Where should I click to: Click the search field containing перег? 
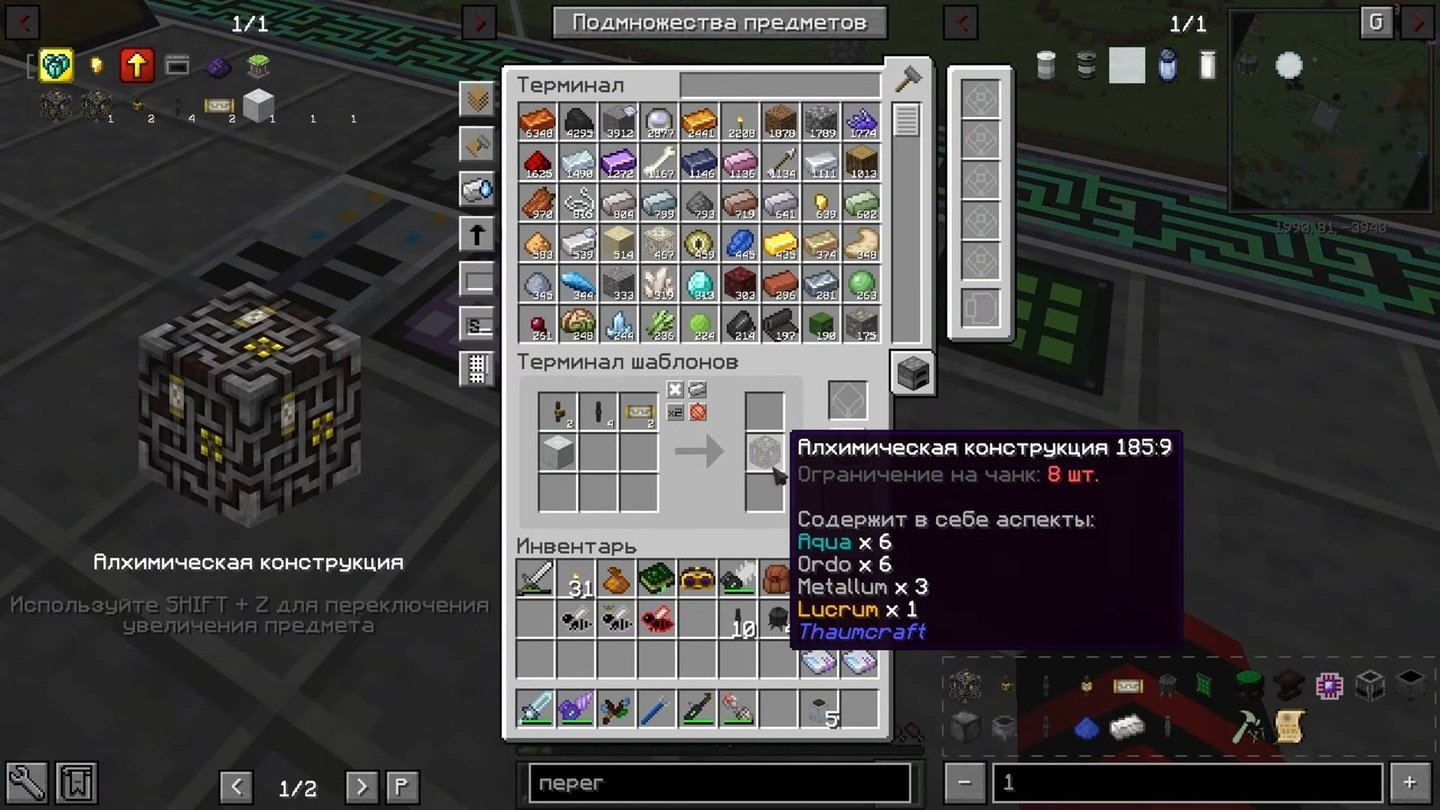click(718, 782)
